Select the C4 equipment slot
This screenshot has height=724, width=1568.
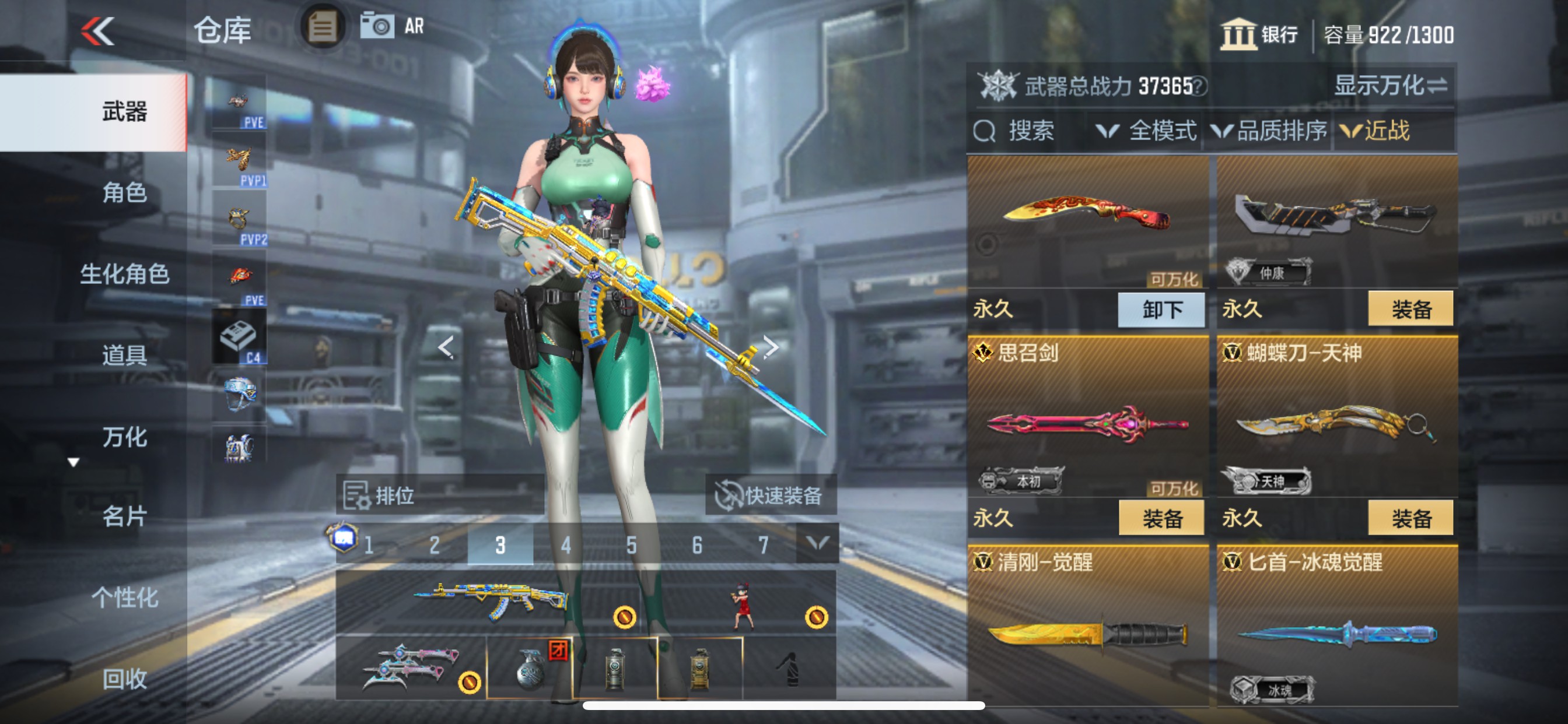239,336
